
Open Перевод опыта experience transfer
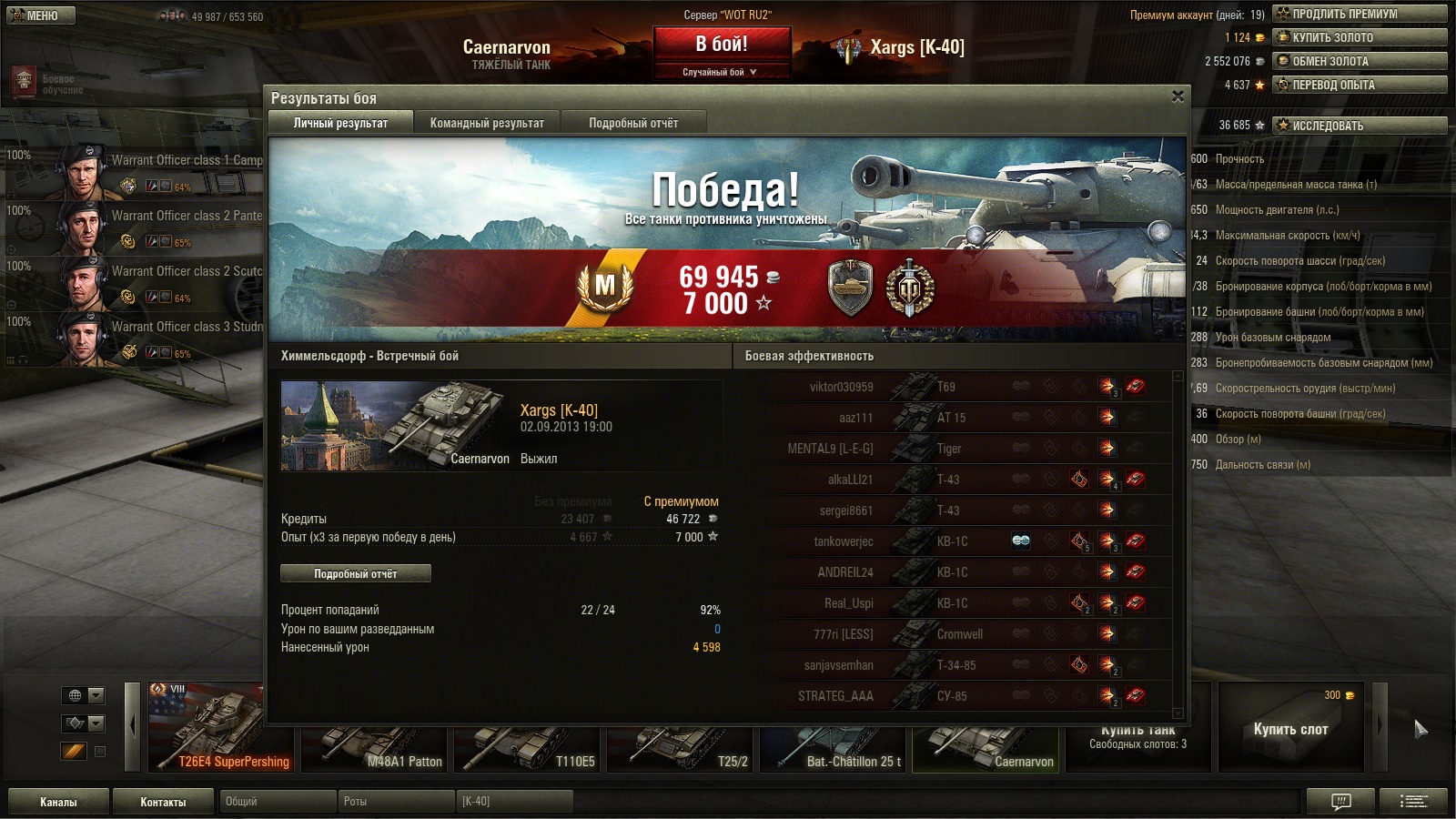(x=1360, y=85)
